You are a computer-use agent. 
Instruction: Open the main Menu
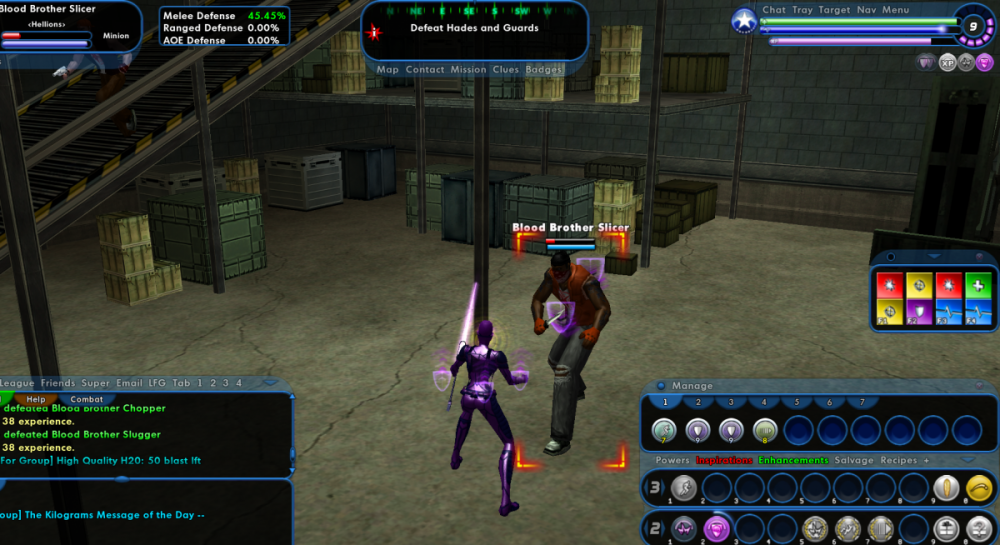click(896, 10)
